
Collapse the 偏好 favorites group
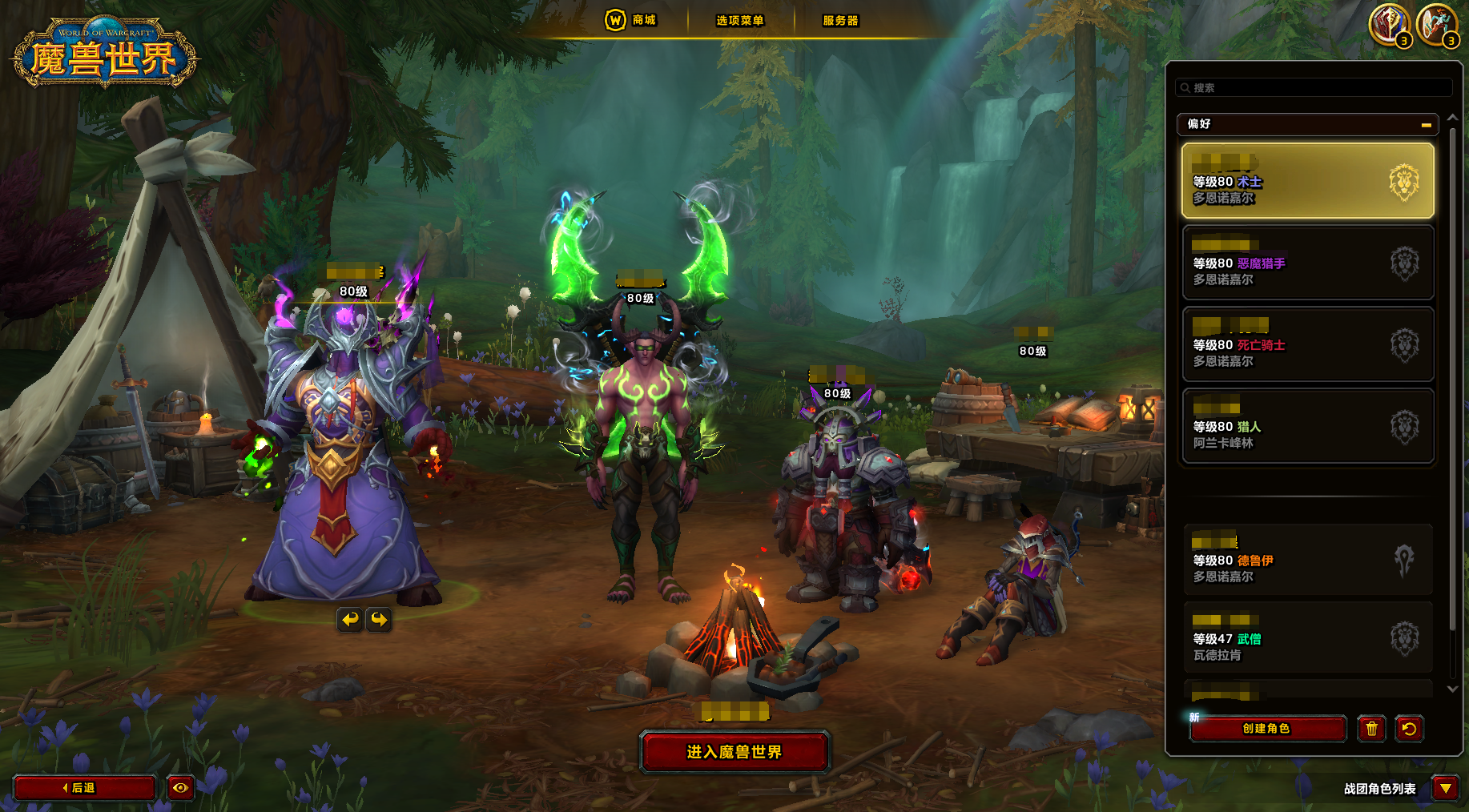pyautogui.click(x=1426, y=125)
